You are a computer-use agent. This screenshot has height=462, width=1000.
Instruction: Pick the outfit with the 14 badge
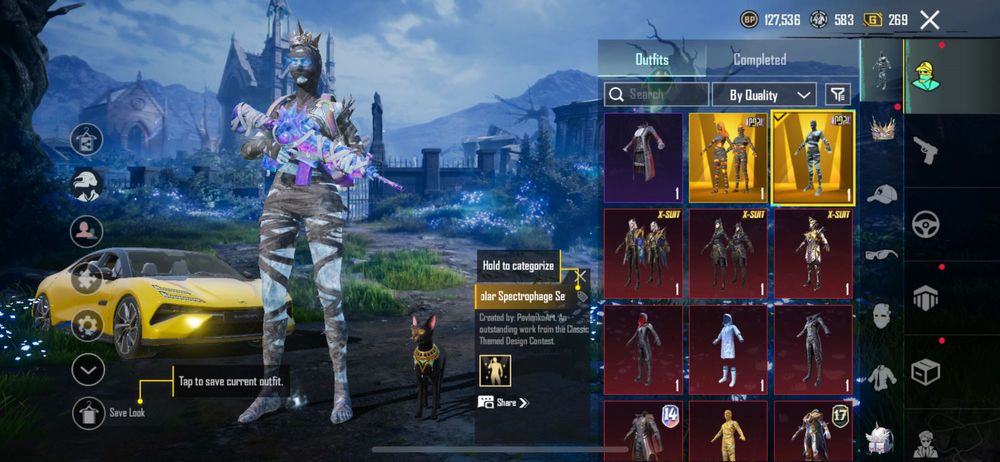[643, 430]
